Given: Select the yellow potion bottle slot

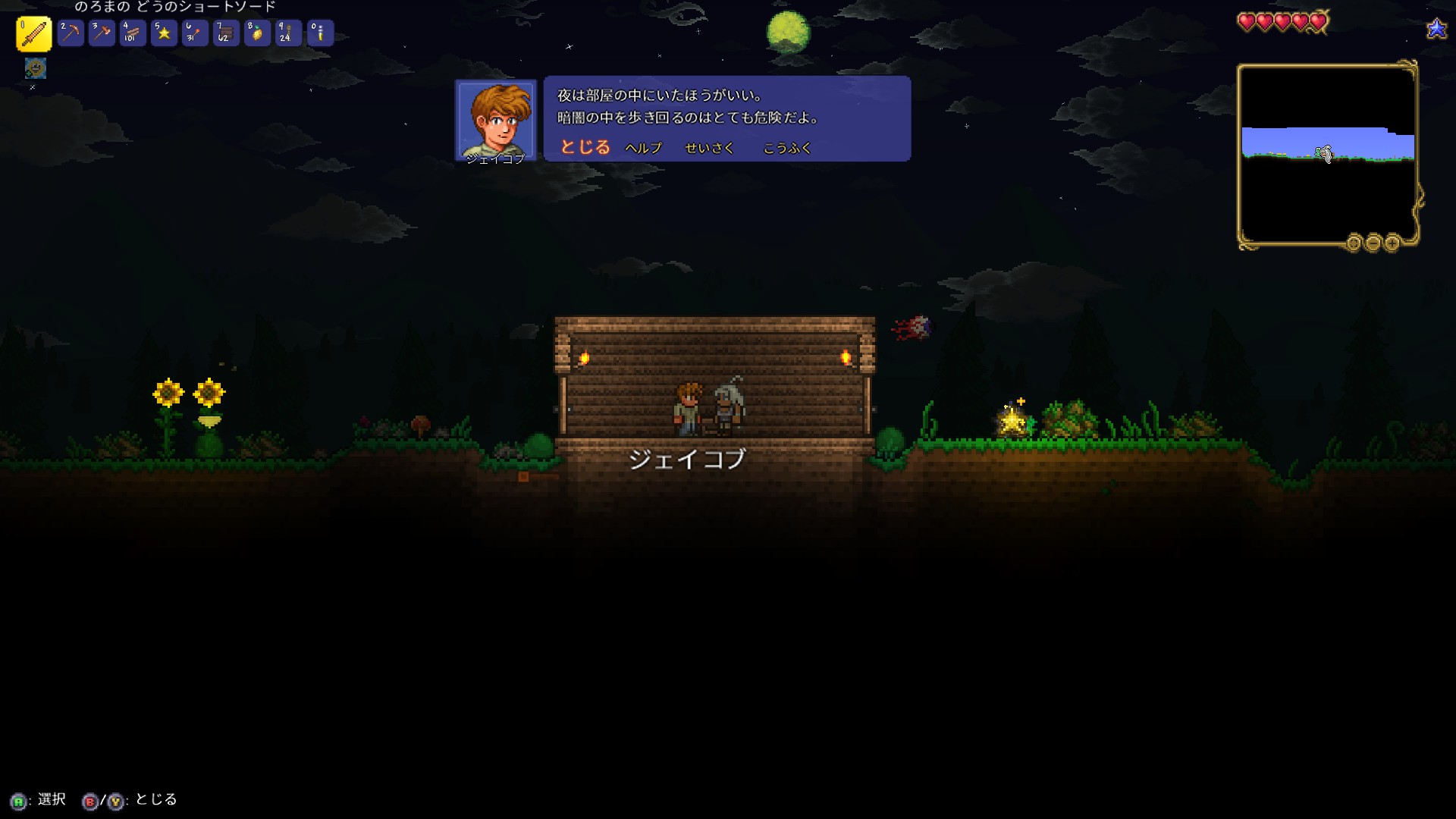Looking at the screenshot, I should pos(320,33).
